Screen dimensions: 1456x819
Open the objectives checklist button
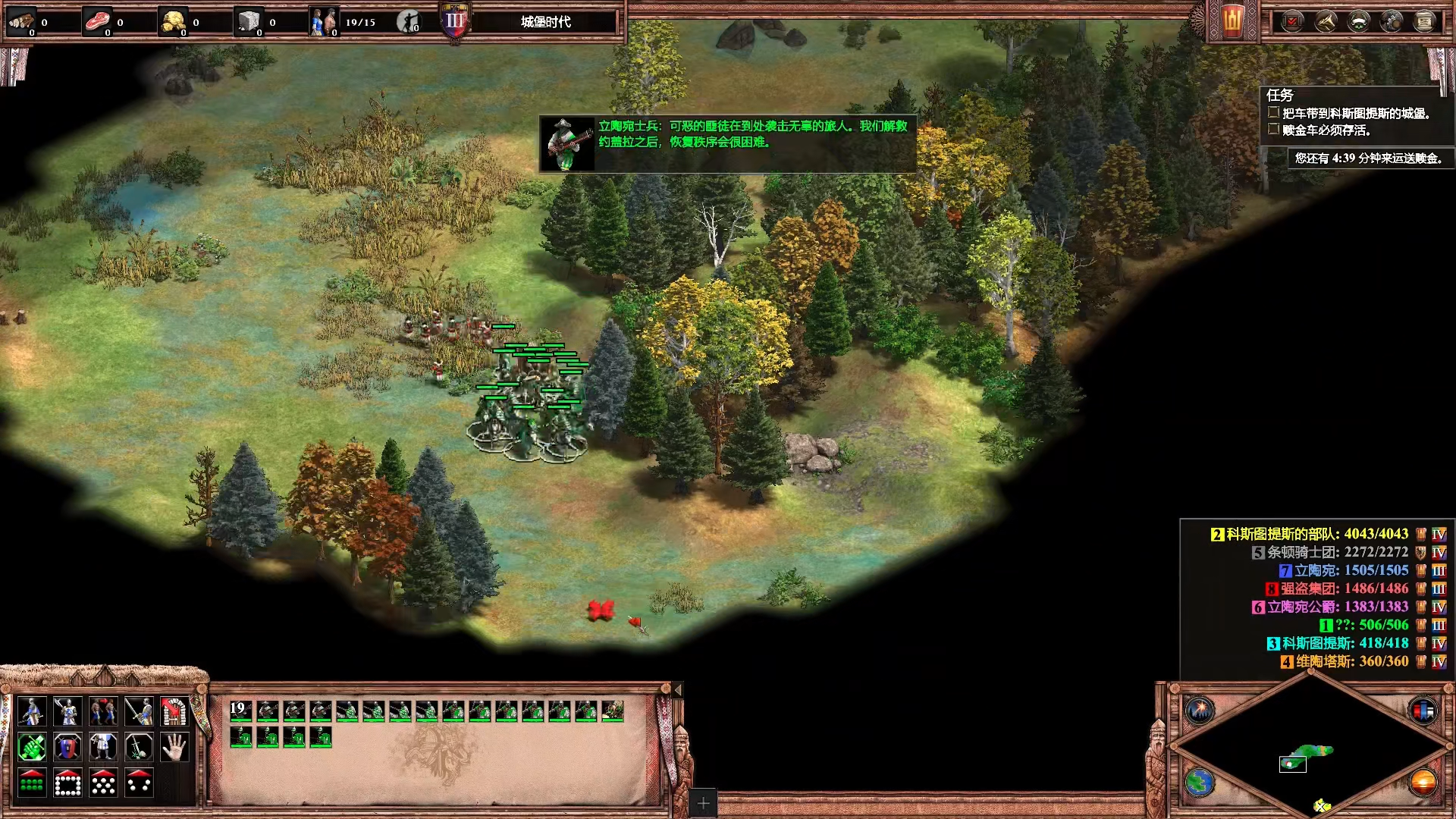pos(1292,21)
